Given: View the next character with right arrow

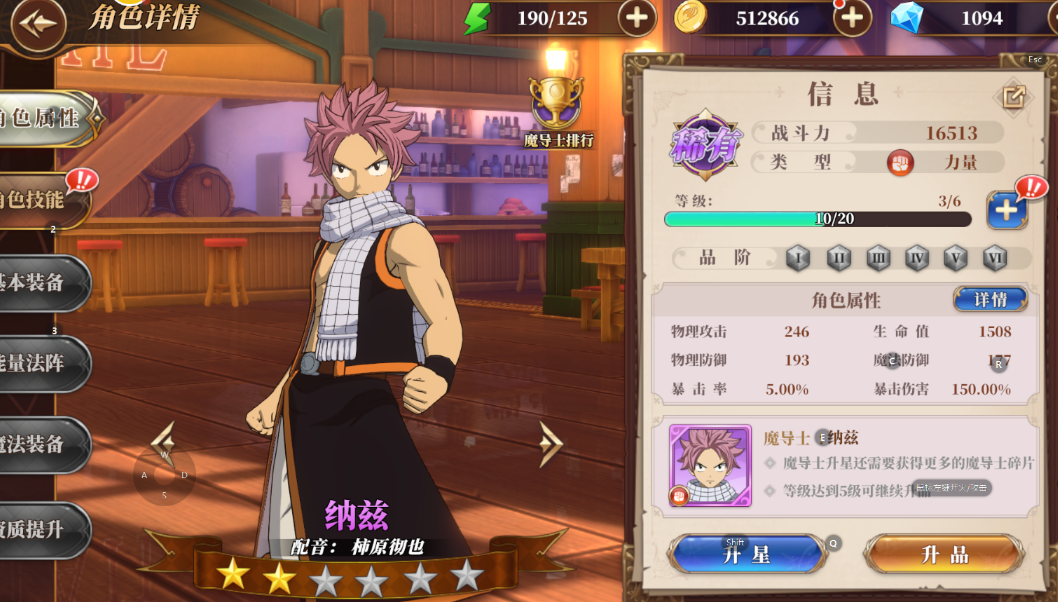Looking at the screenshot, I should (551, 444).
